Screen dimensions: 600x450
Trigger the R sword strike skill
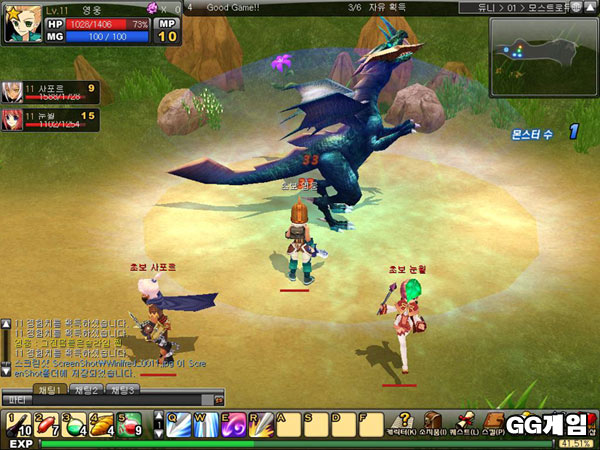pyautogui.click(x=261, y=424)
